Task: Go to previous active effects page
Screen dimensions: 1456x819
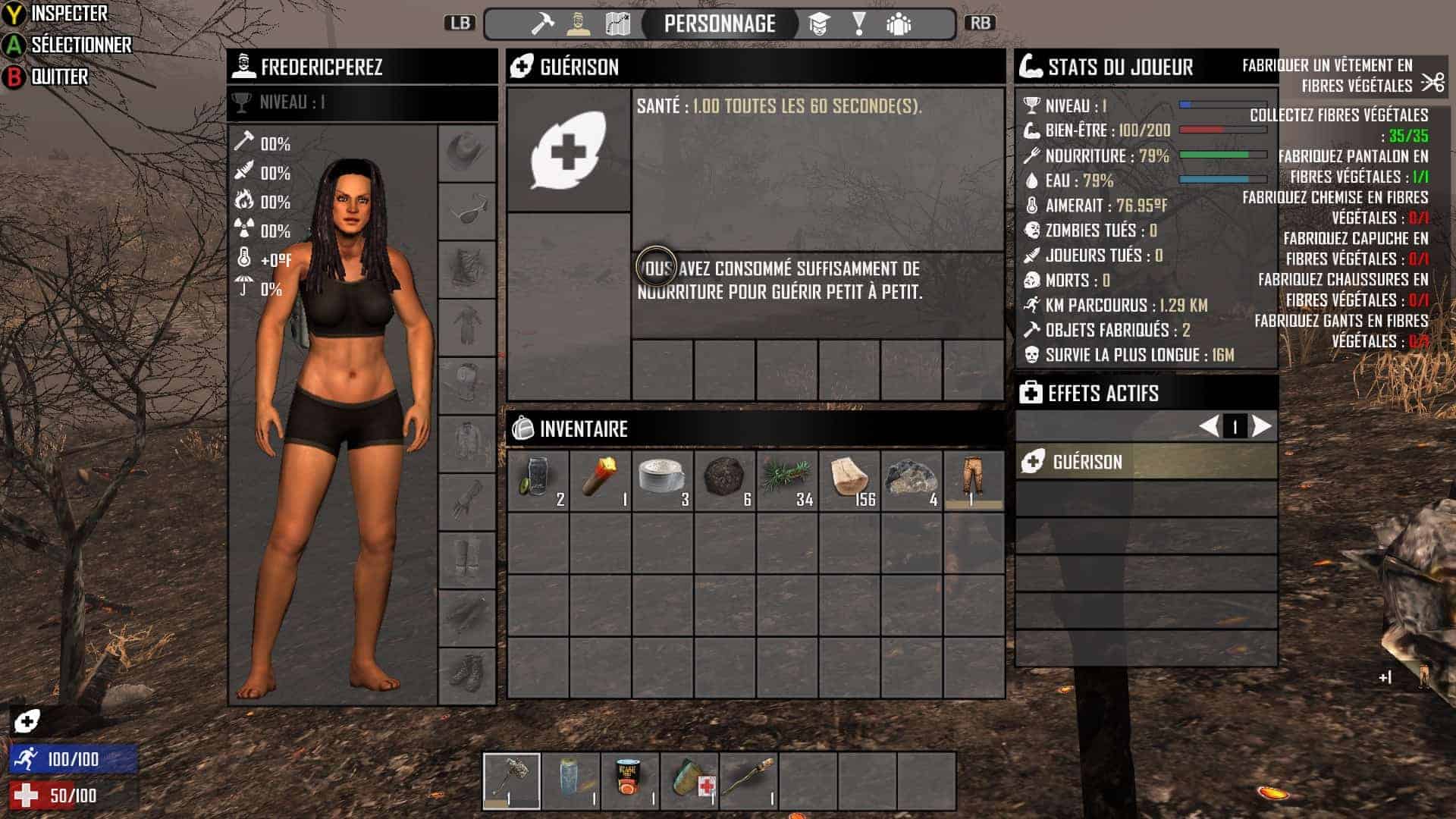Action: pos(1209,426)
